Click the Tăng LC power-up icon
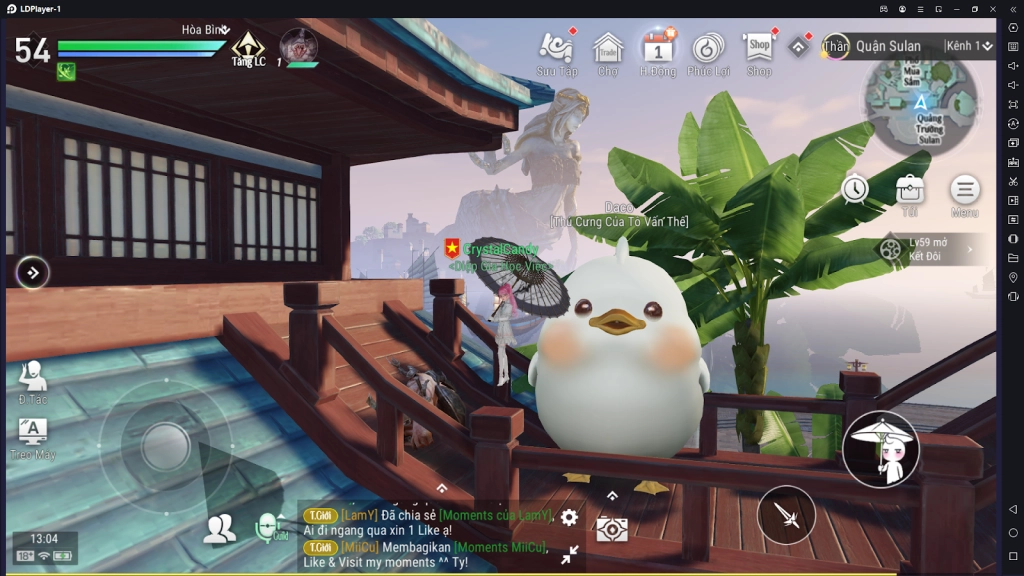 tap(247, 48)
